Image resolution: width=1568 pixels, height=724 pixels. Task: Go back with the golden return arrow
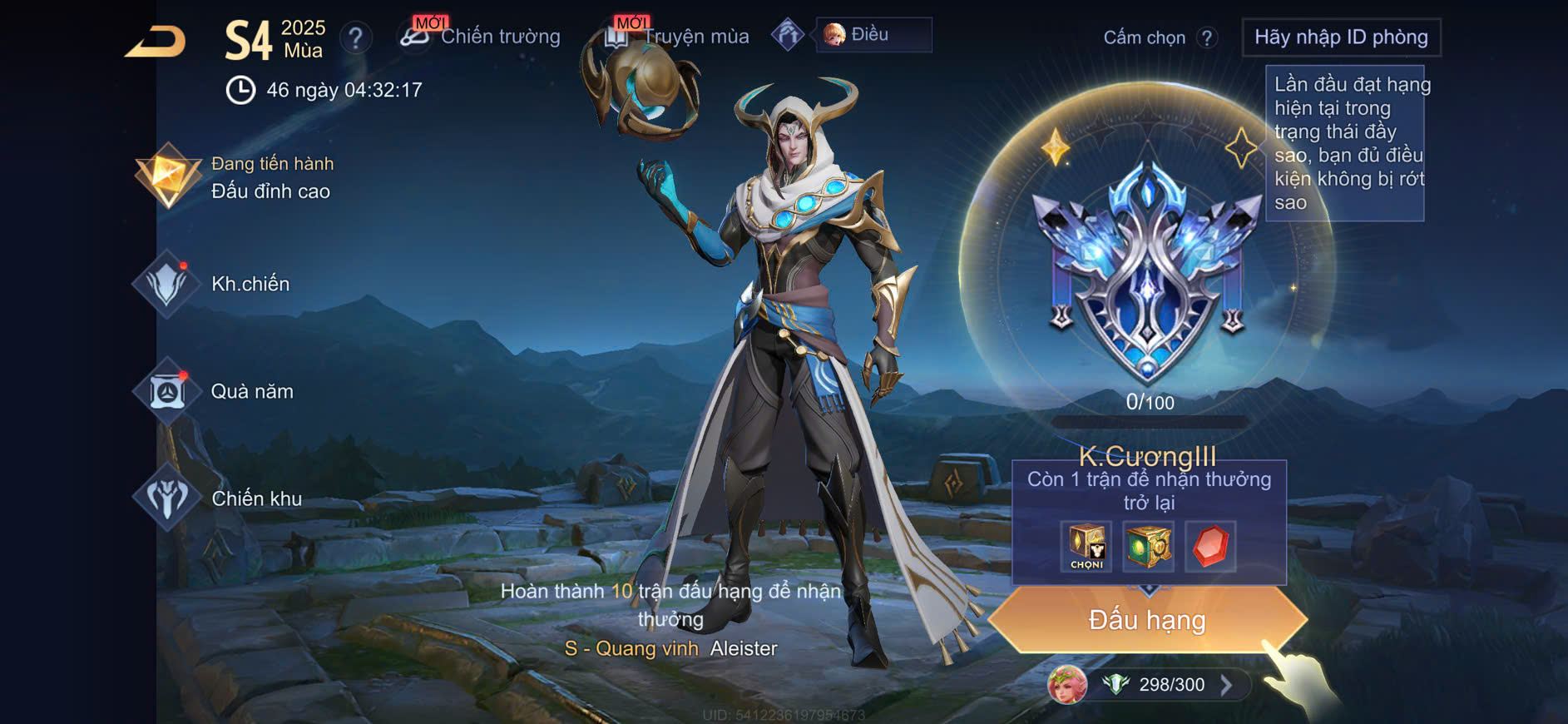tap(156, 42)
